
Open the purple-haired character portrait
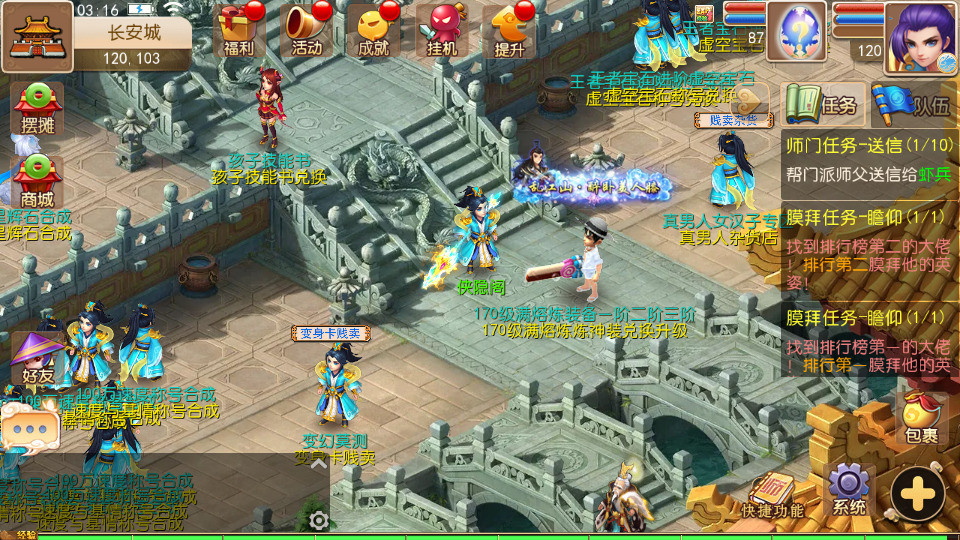(x=920, y=36)
